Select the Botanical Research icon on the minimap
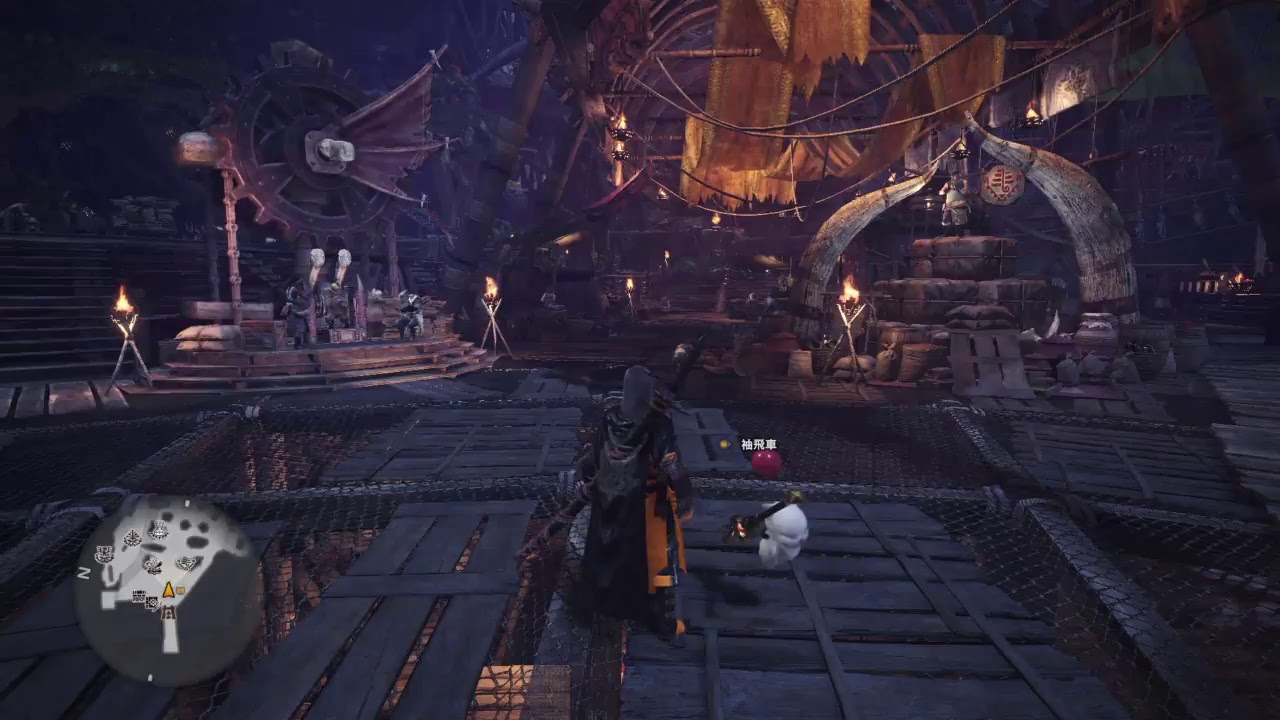The image size is (1280, 720). click(x=132, y=537)
